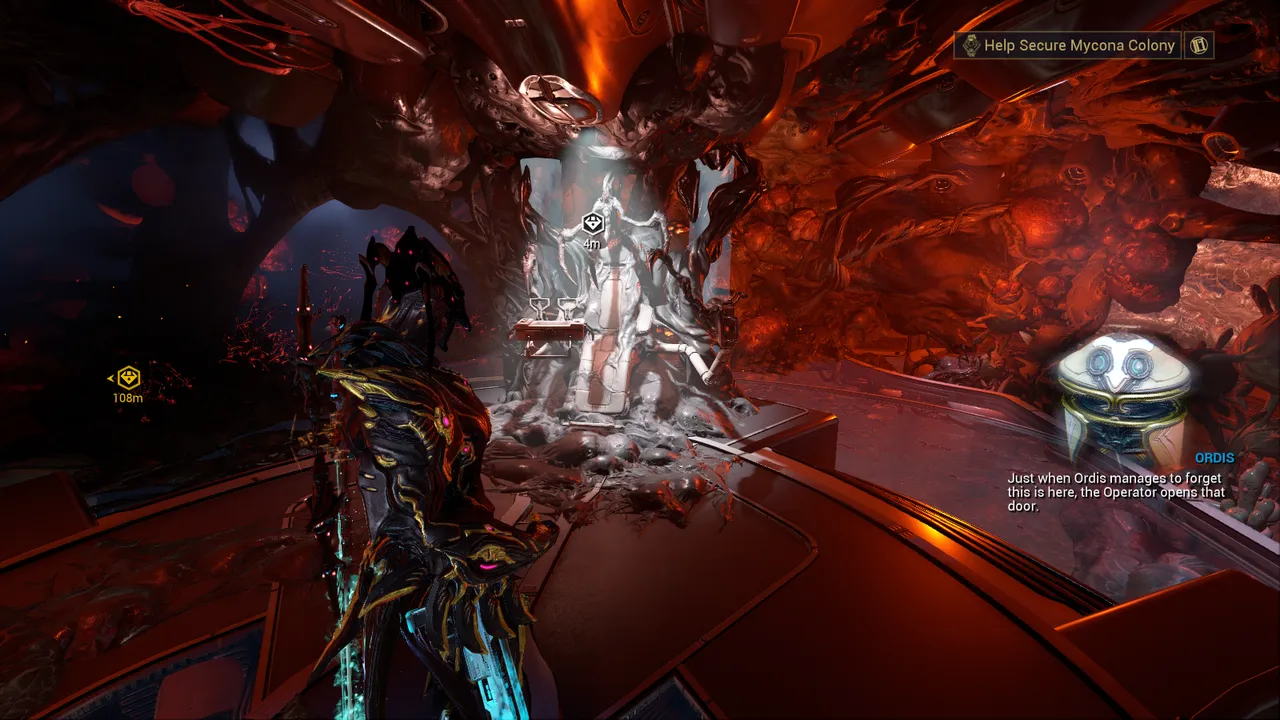Open the codex book icon top right
The image size is (1280, 720).
pyautogui.click(x=1198, y=45)
